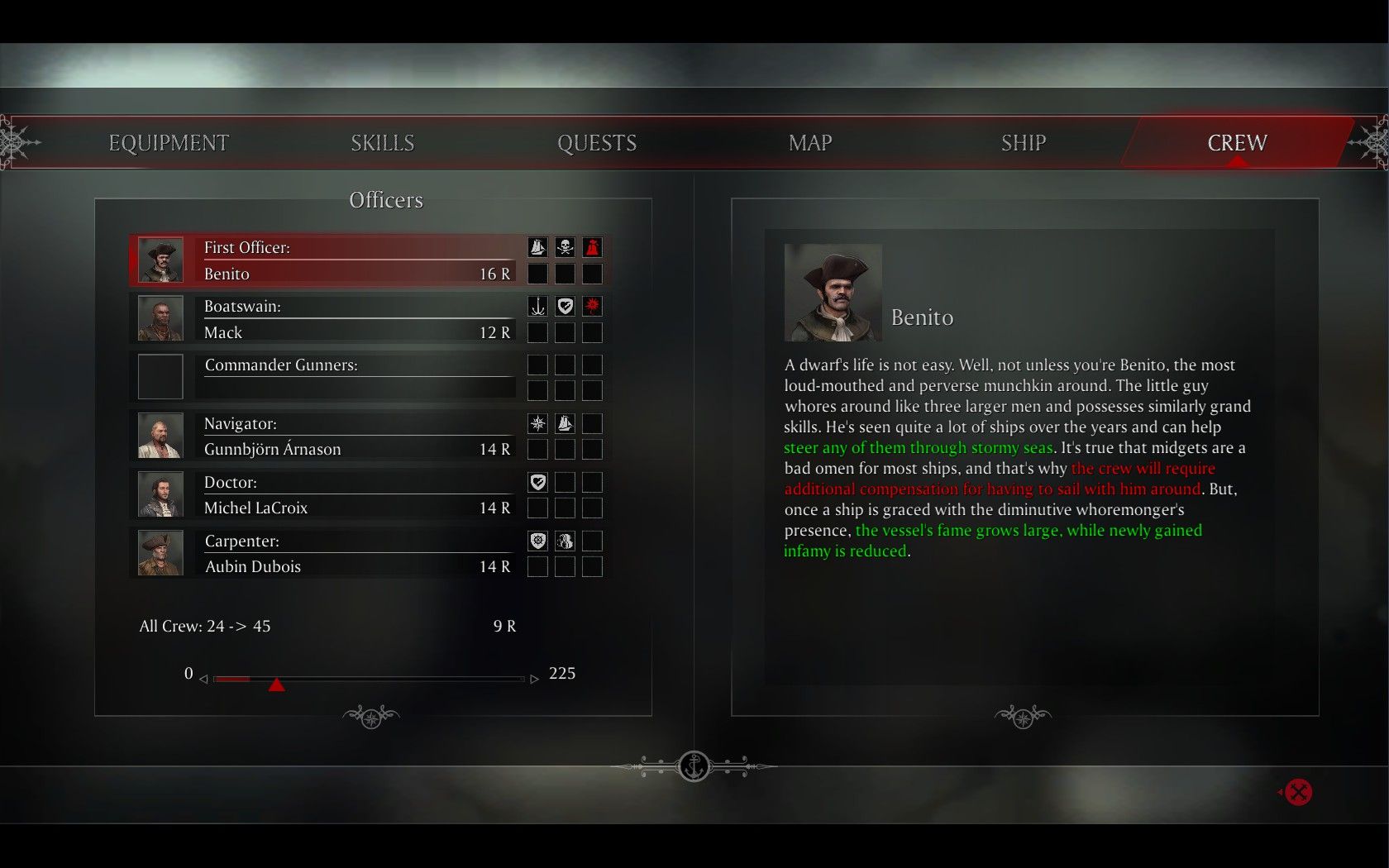Go to the Map tab
This screenshot has height=868, width=1389.
(810, 143)
